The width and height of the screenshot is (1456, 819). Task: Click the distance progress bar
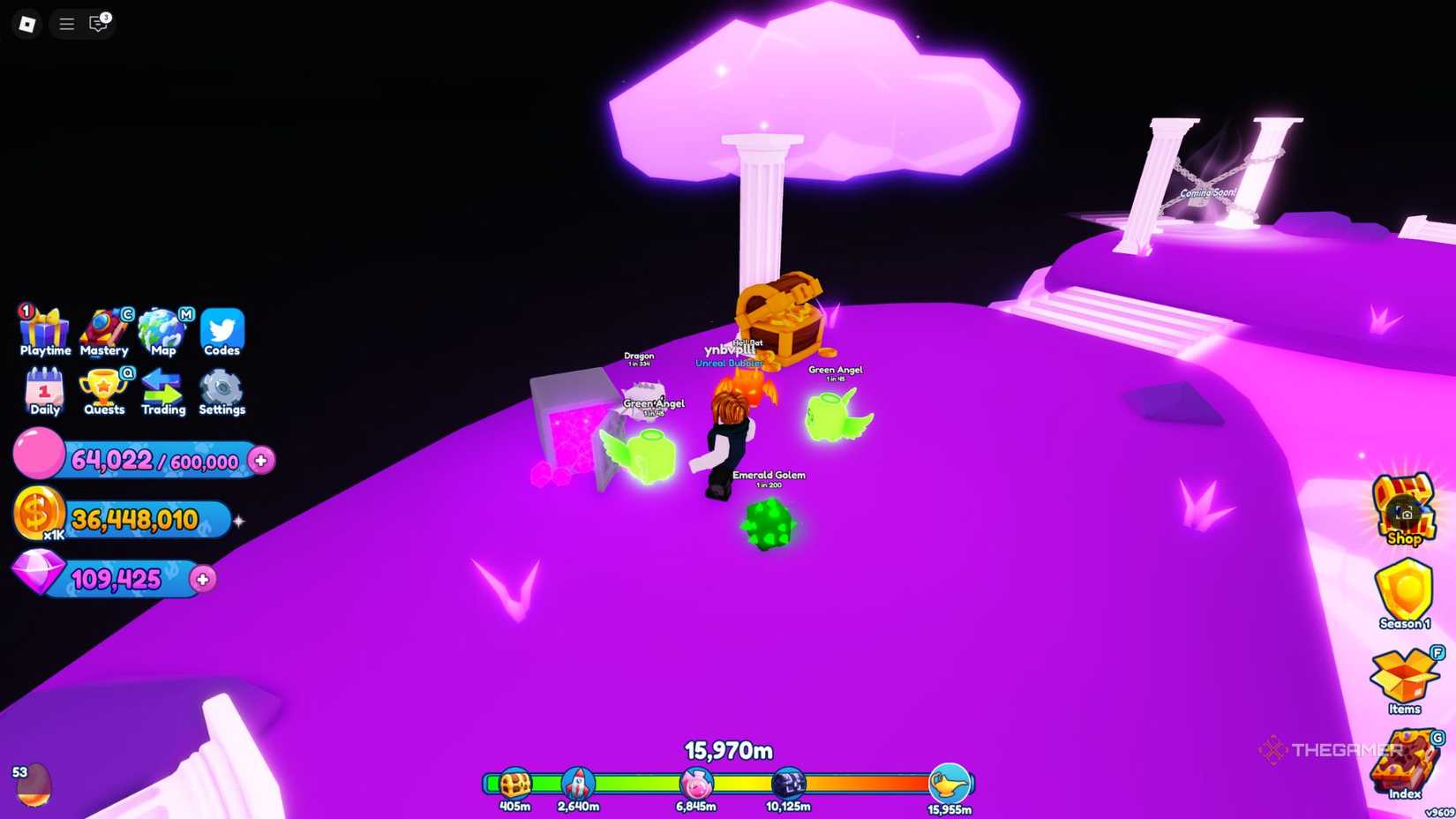click(x=728, y=780)
